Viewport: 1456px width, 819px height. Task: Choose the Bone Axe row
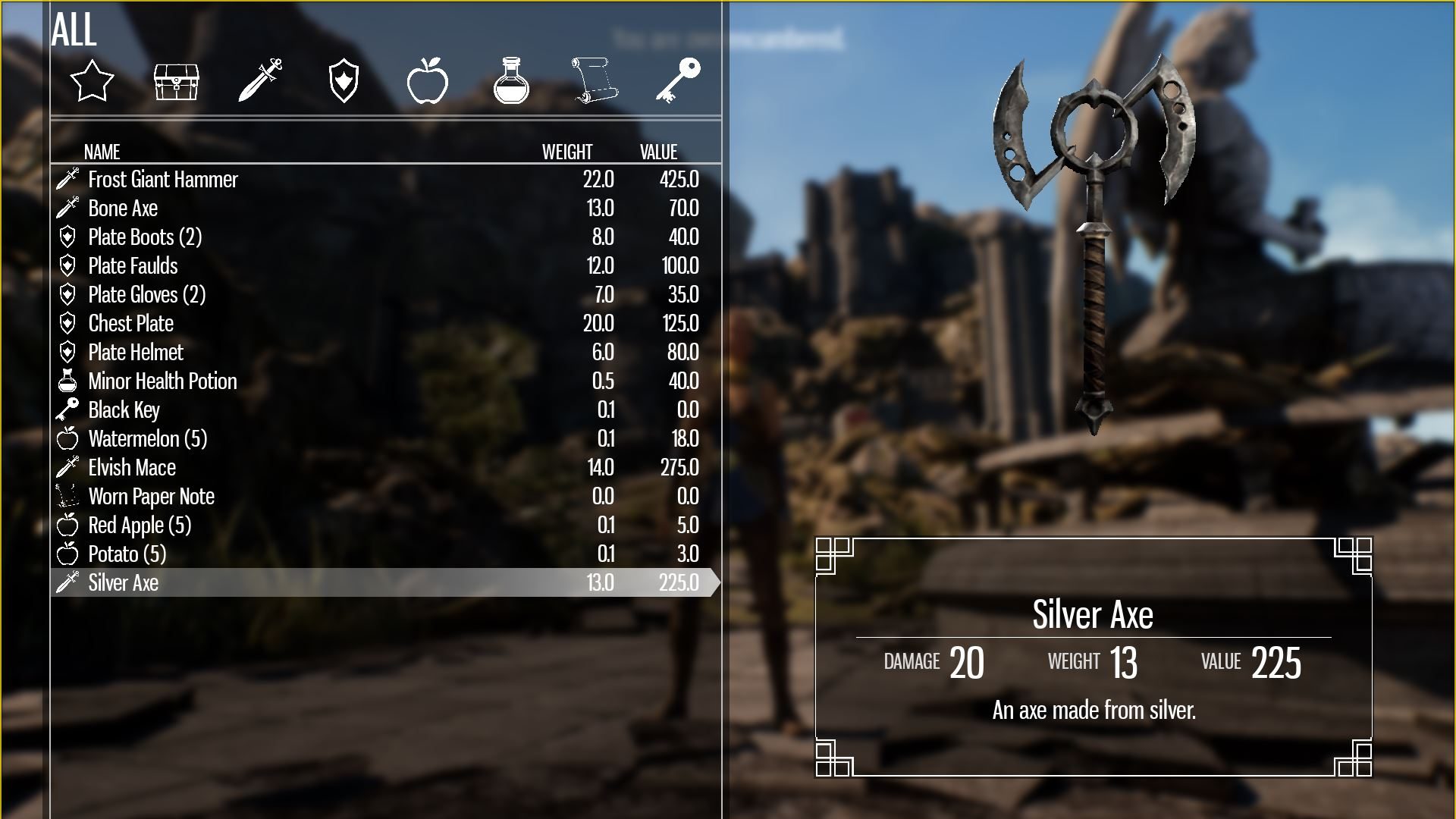pyautogui.click(x=123, y=209)
